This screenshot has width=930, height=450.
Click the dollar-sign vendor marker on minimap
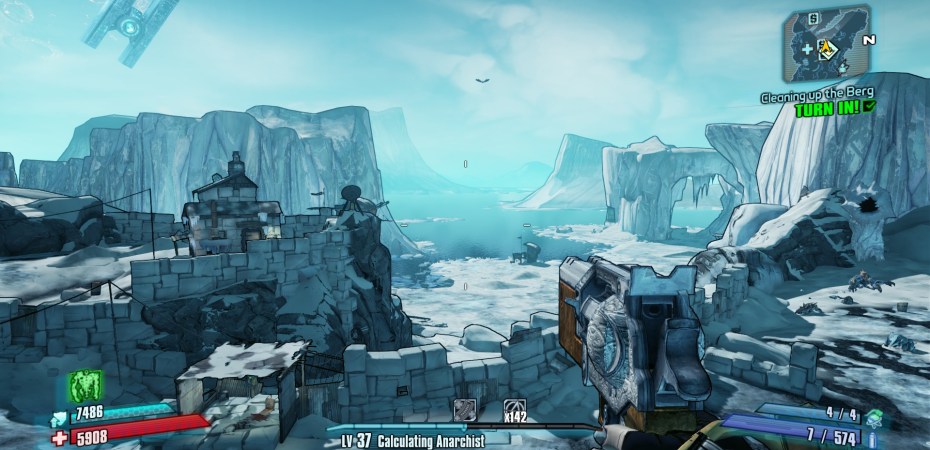(x=813, y=19)
